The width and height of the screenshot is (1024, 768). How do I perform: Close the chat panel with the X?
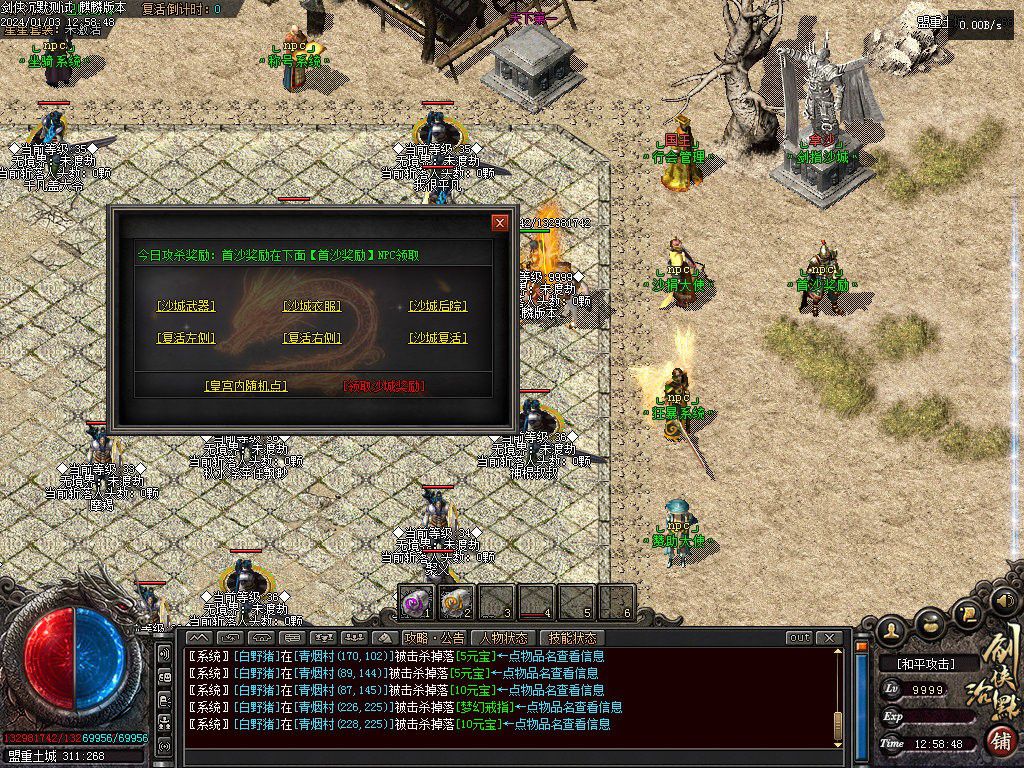click(x=828, y=638)
